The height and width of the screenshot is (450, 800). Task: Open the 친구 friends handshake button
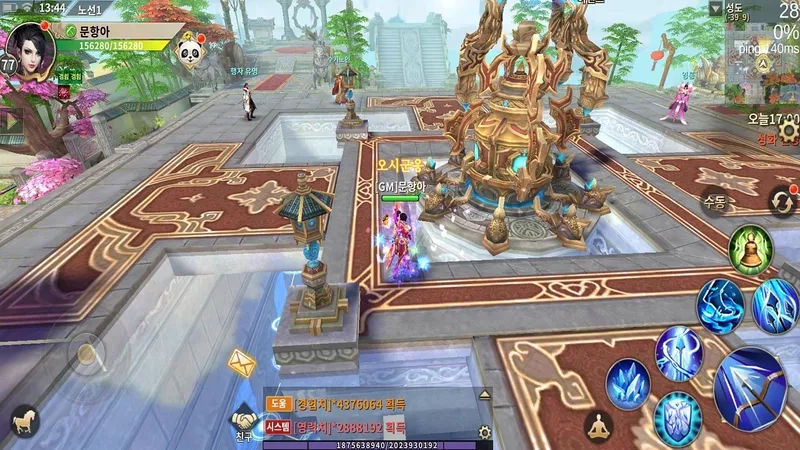[x=244, y=423]
